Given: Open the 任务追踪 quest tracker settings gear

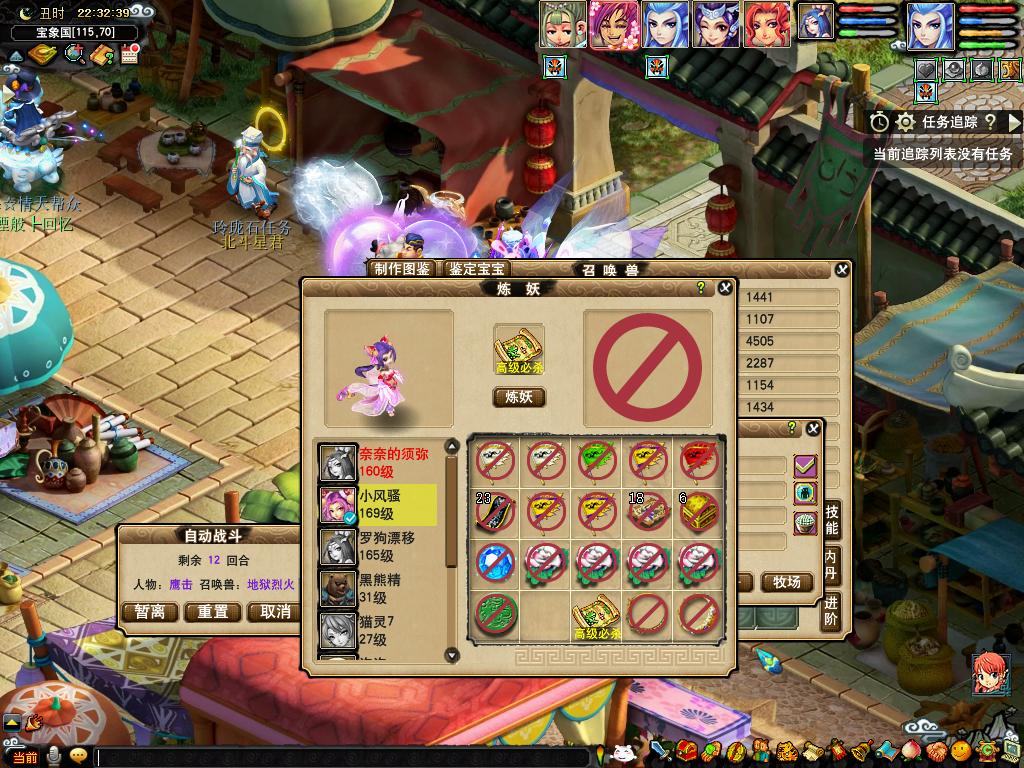Looking at the screenshot, I should tap(906, 122).
